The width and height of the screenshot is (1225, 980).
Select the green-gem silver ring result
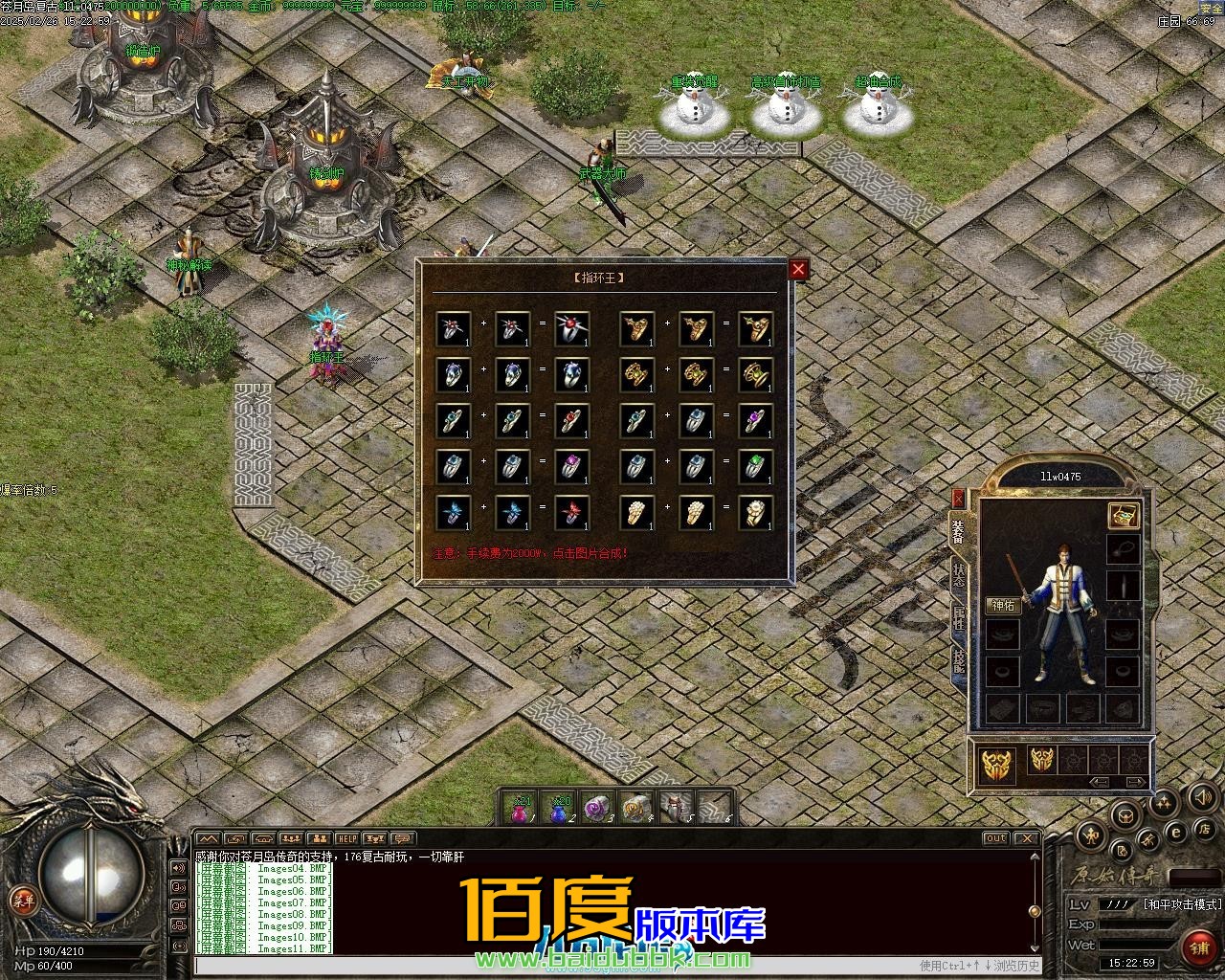click(x=755, y=466)
